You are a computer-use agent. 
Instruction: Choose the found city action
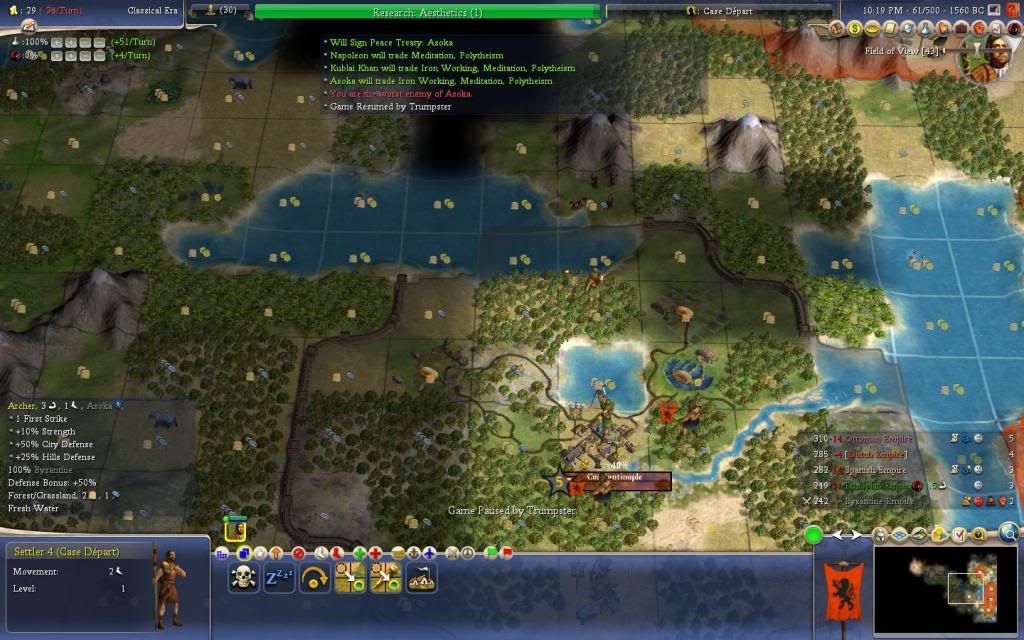[x=421, y=577]
